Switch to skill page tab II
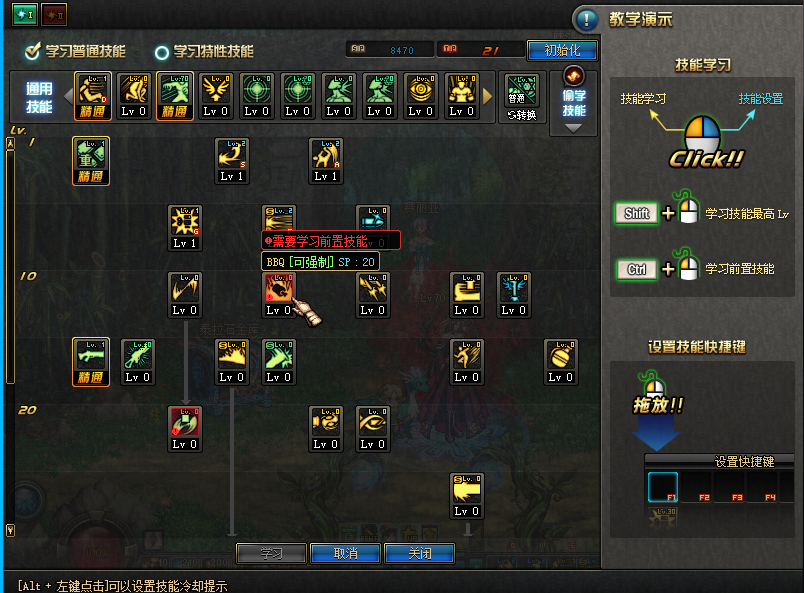 [53, 14]
